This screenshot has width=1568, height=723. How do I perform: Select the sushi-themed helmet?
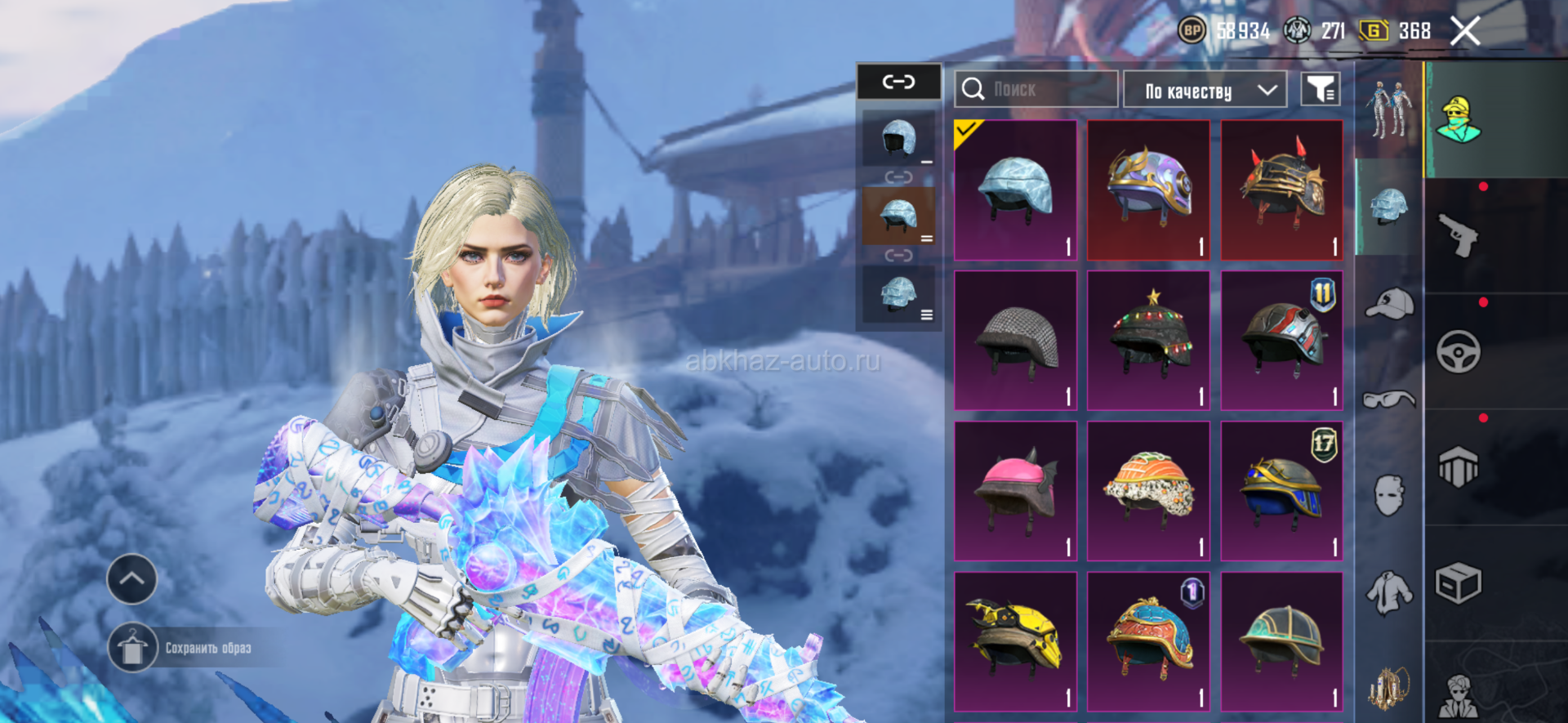[x=1148, y=491]
